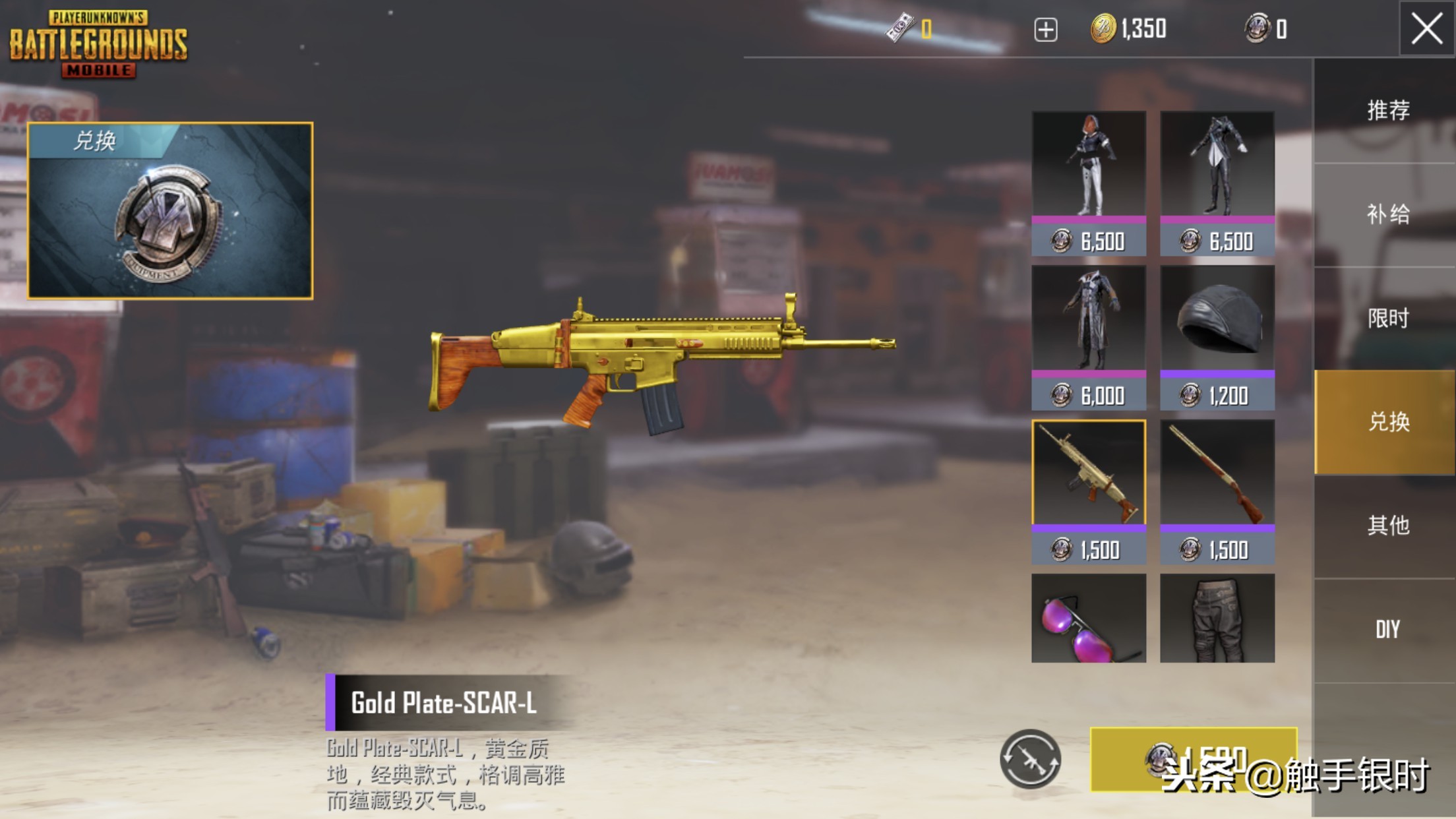Image resolution: width=1456 pixels, height=819 pixels.
Task: Pick the black pants item
Action: 1217,618
